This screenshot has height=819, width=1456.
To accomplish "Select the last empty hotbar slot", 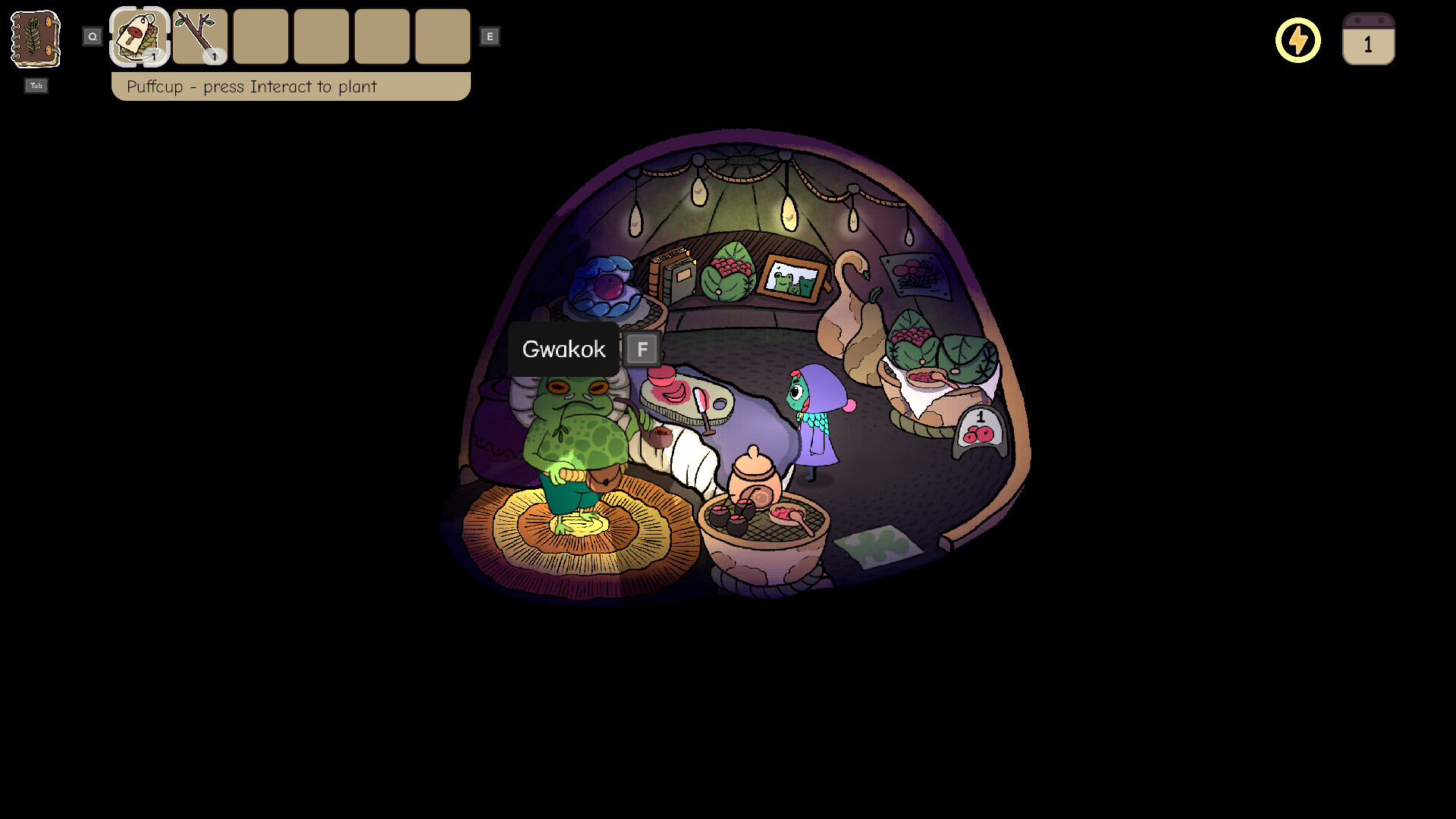I will click(443, 36).
